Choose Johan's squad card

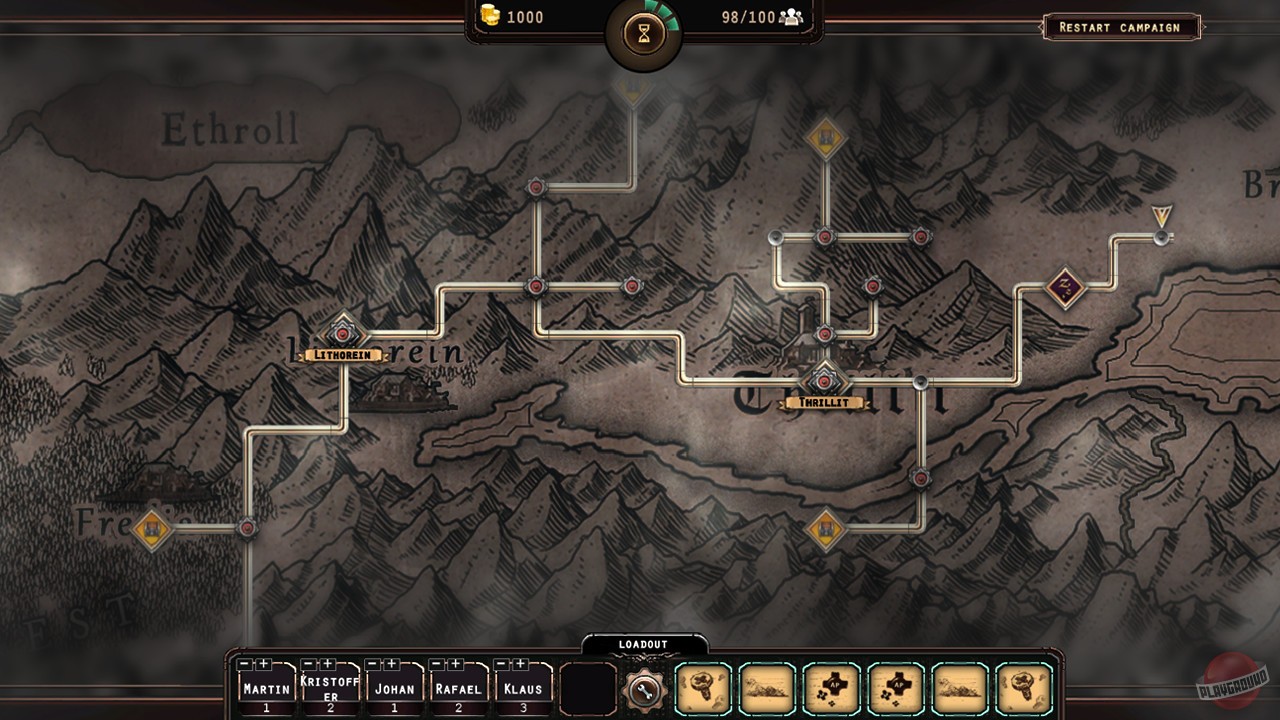[394, 692]
